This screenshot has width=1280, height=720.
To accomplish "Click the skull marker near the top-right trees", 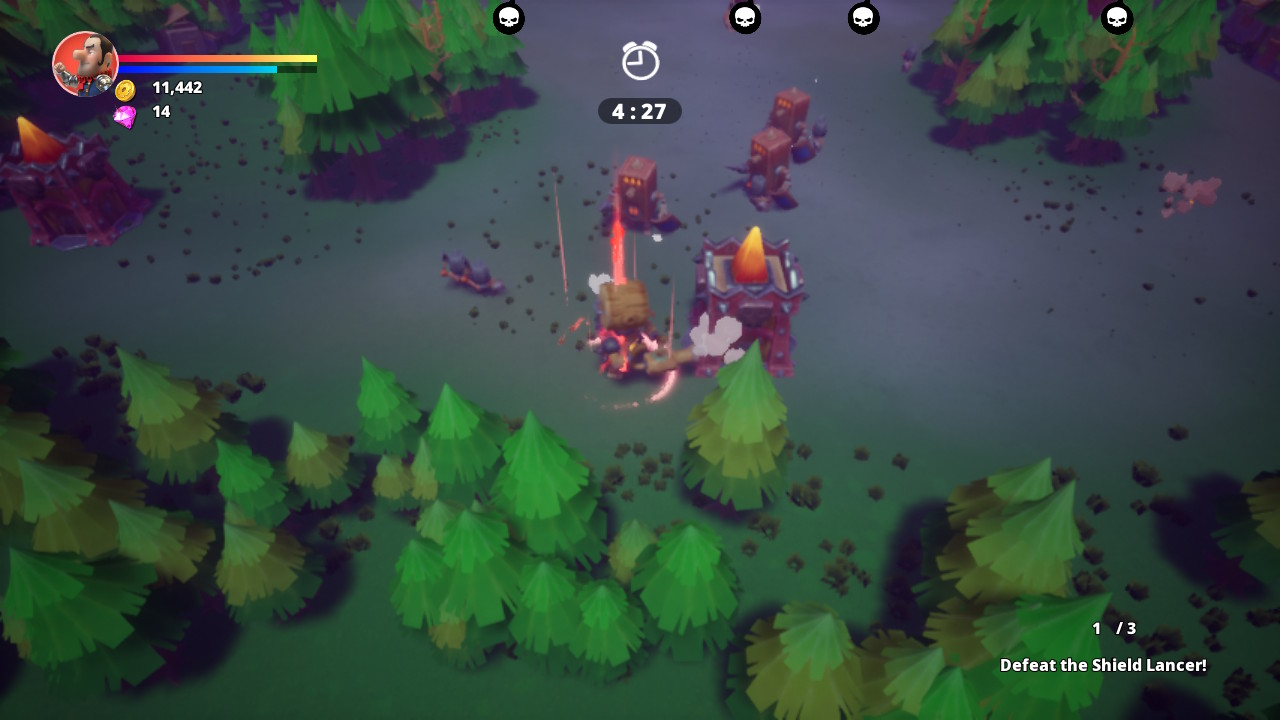I will pyautogui.click(x=1118, y=18).
